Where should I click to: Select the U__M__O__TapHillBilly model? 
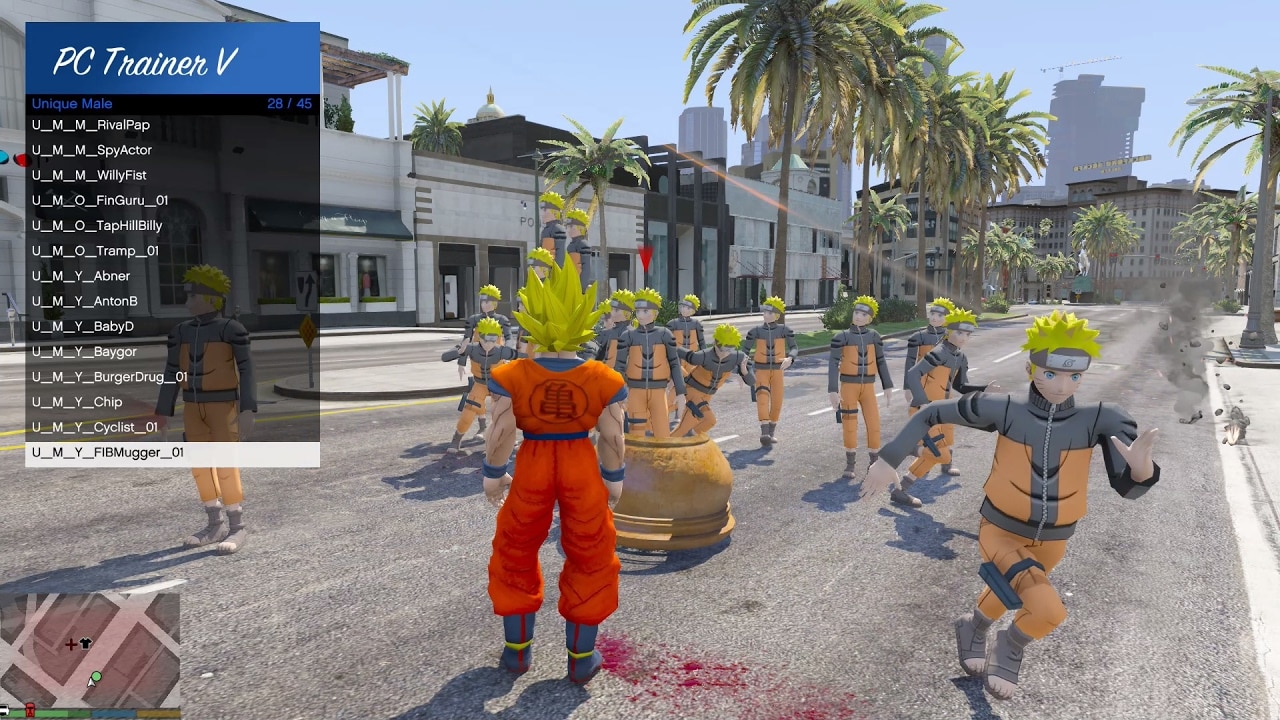(96, 225)
